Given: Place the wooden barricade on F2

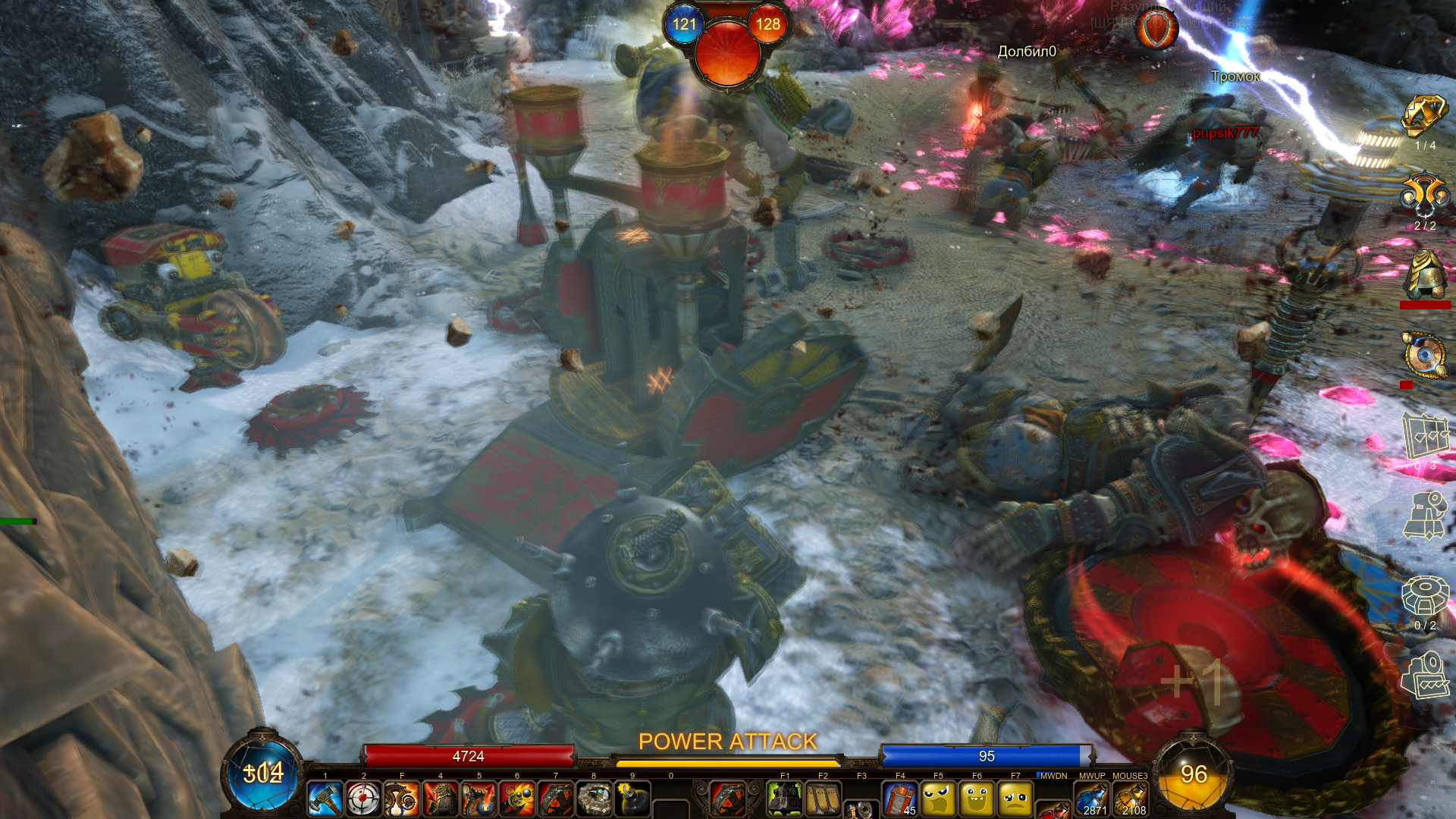Looking at the screenshot, I should (x=823, y=799).
